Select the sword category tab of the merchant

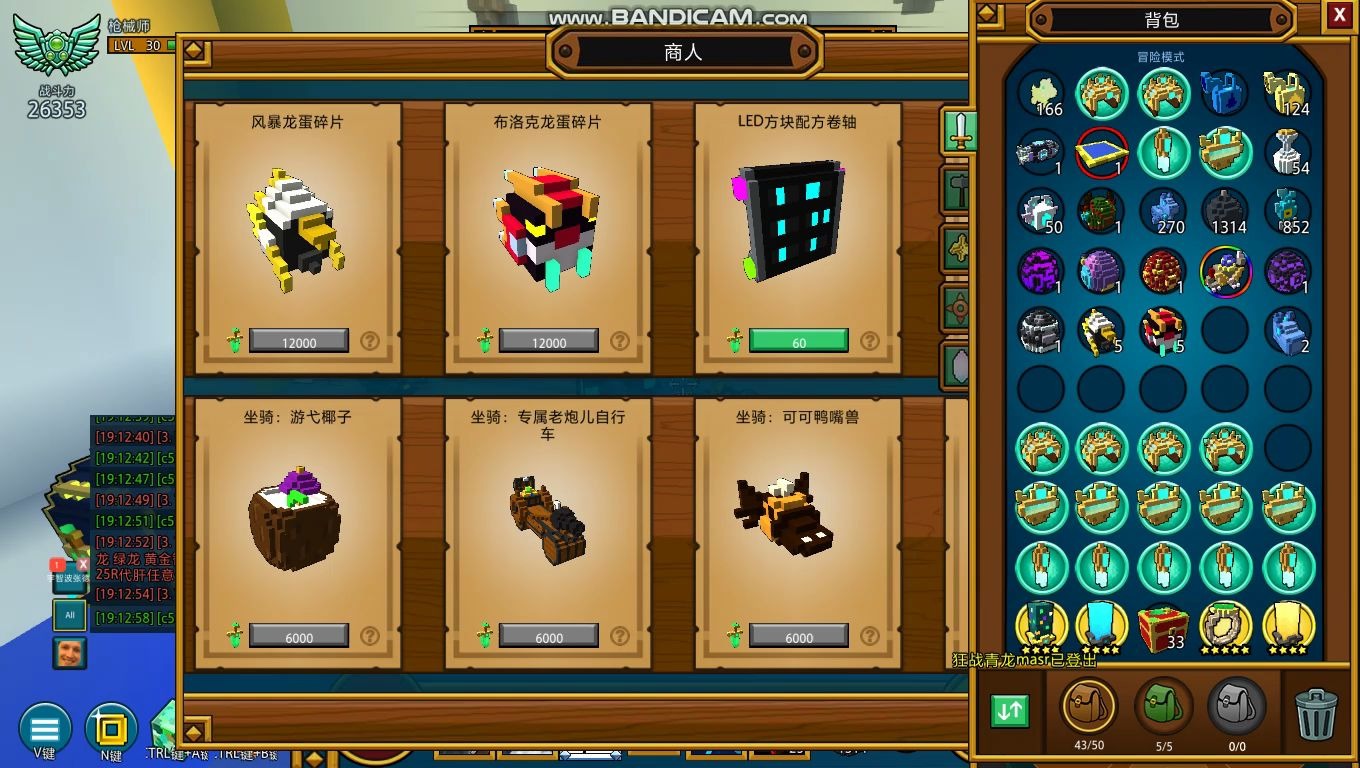pyautogui.click(x=960, y=131)
